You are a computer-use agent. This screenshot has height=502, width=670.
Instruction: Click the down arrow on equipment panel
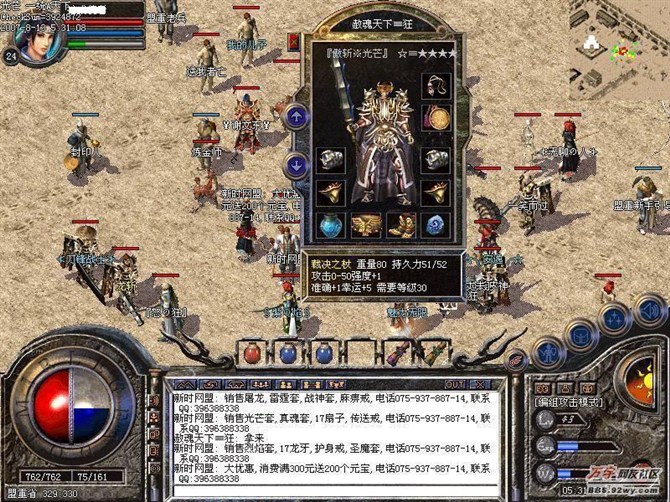click(x=295, y=165)
